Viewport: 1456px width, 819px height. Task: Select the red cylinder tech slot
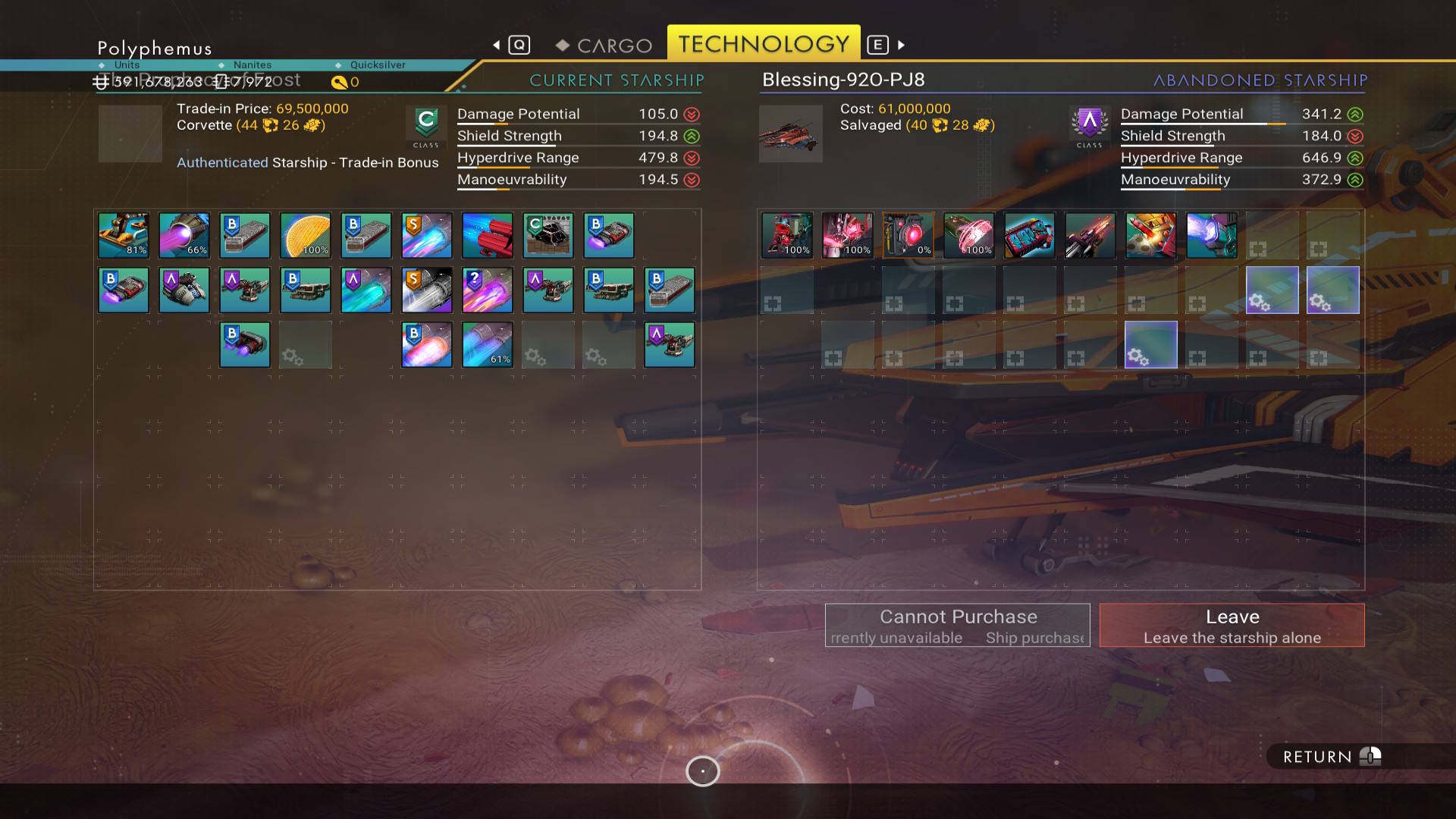pyautogui.click(x=488, y=235)
